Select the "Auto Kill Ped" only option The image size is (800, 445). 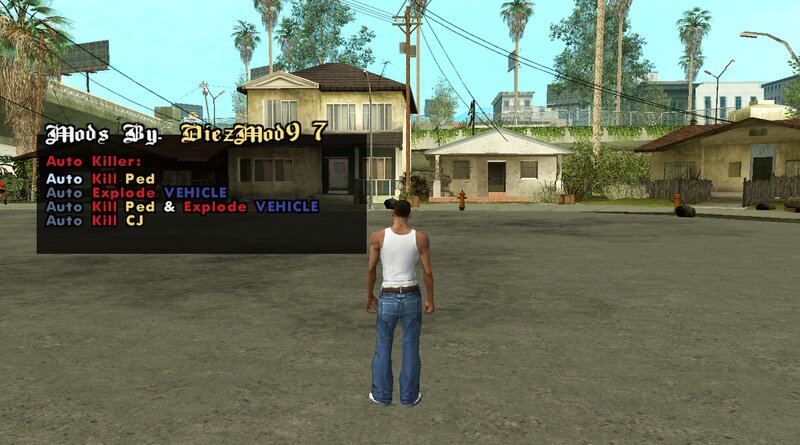point(99,178)
